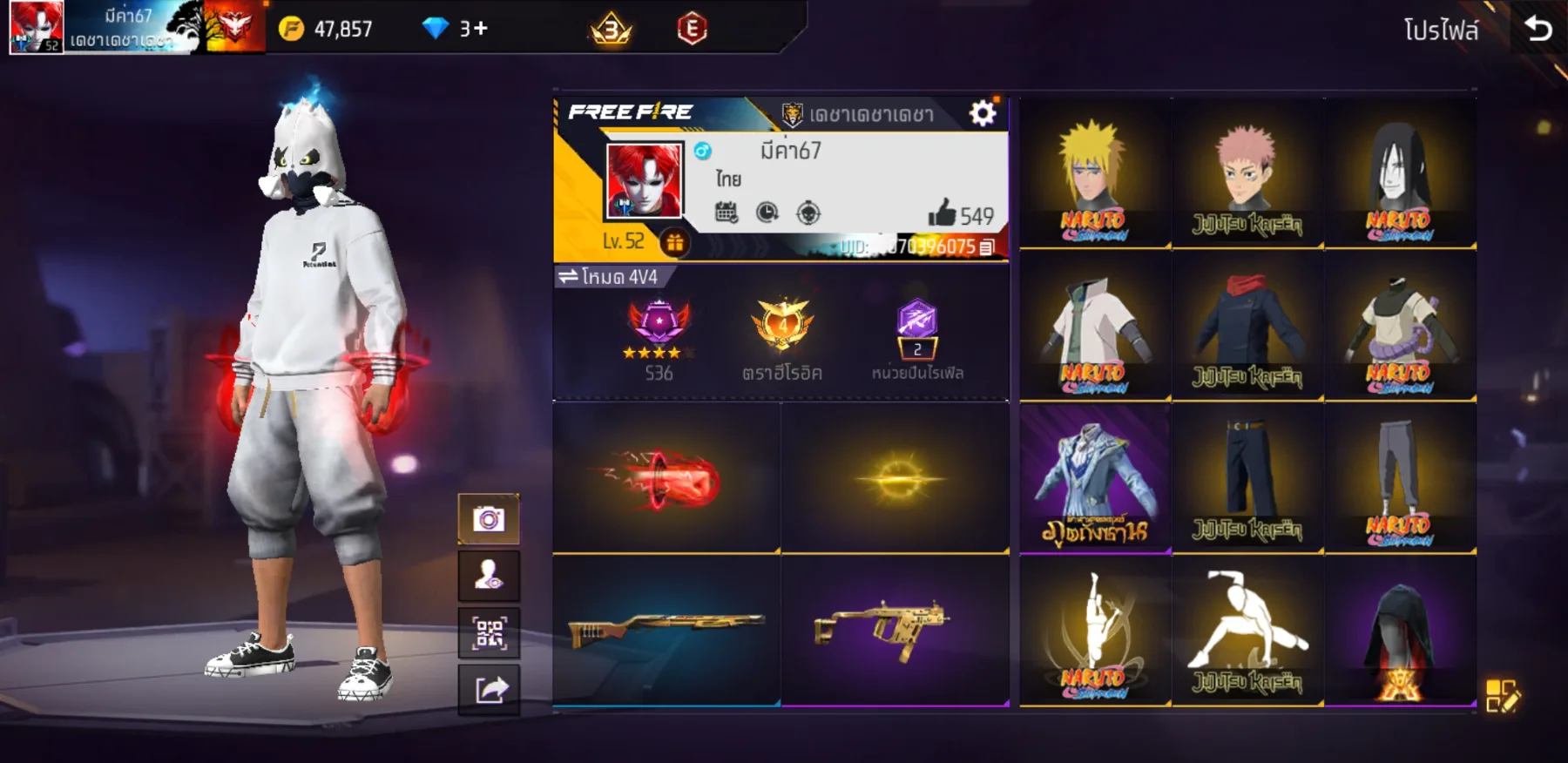Open profile settings with the gear icon
Viewport: 1568px width, 763px height.
[983, 111]
